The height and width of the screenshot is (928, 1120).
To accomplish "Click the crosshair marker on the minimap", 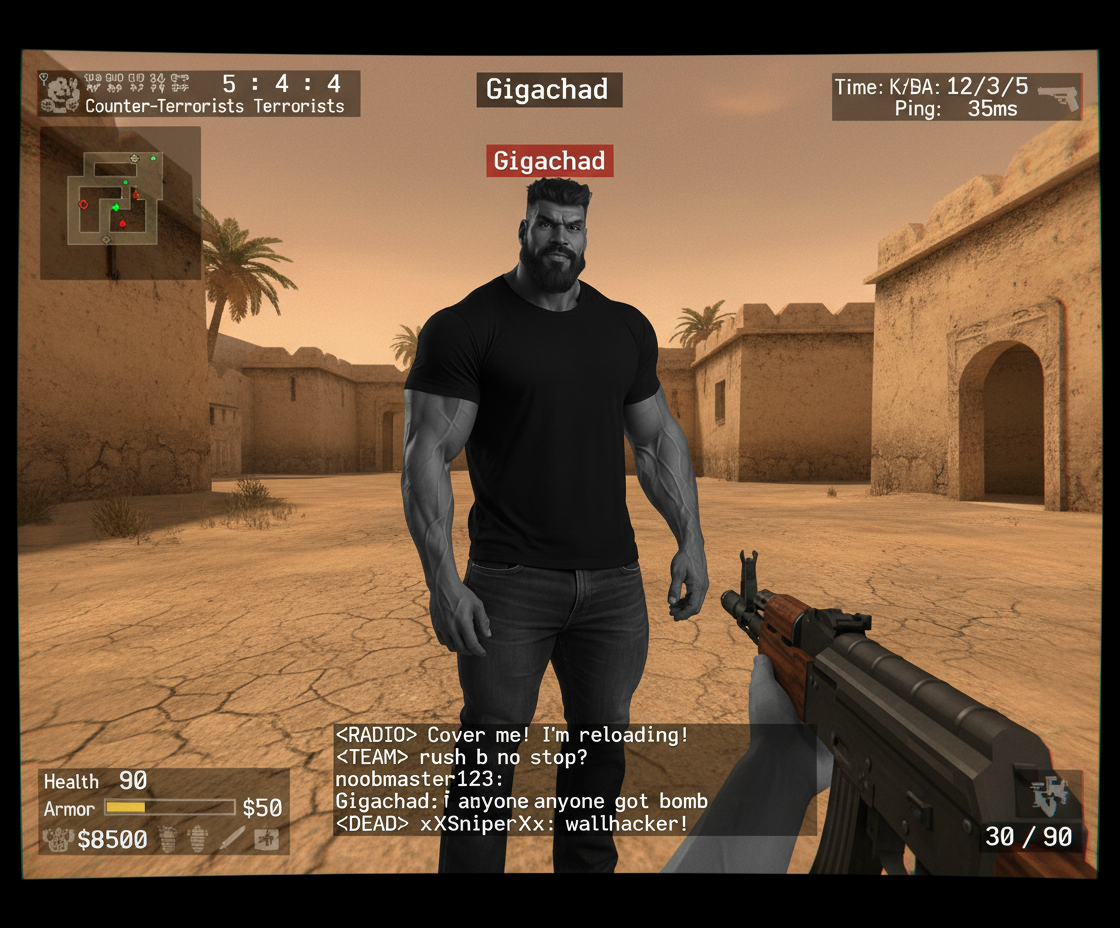I will [x=134, y=159].
